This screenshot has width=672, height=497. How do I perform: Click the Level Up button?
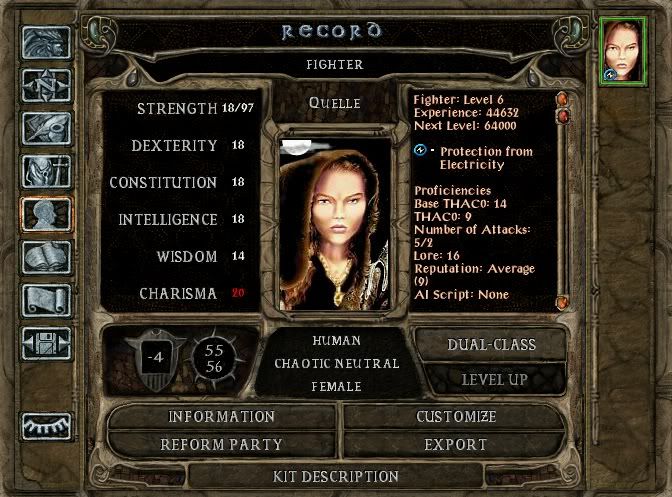click(494, 380)
